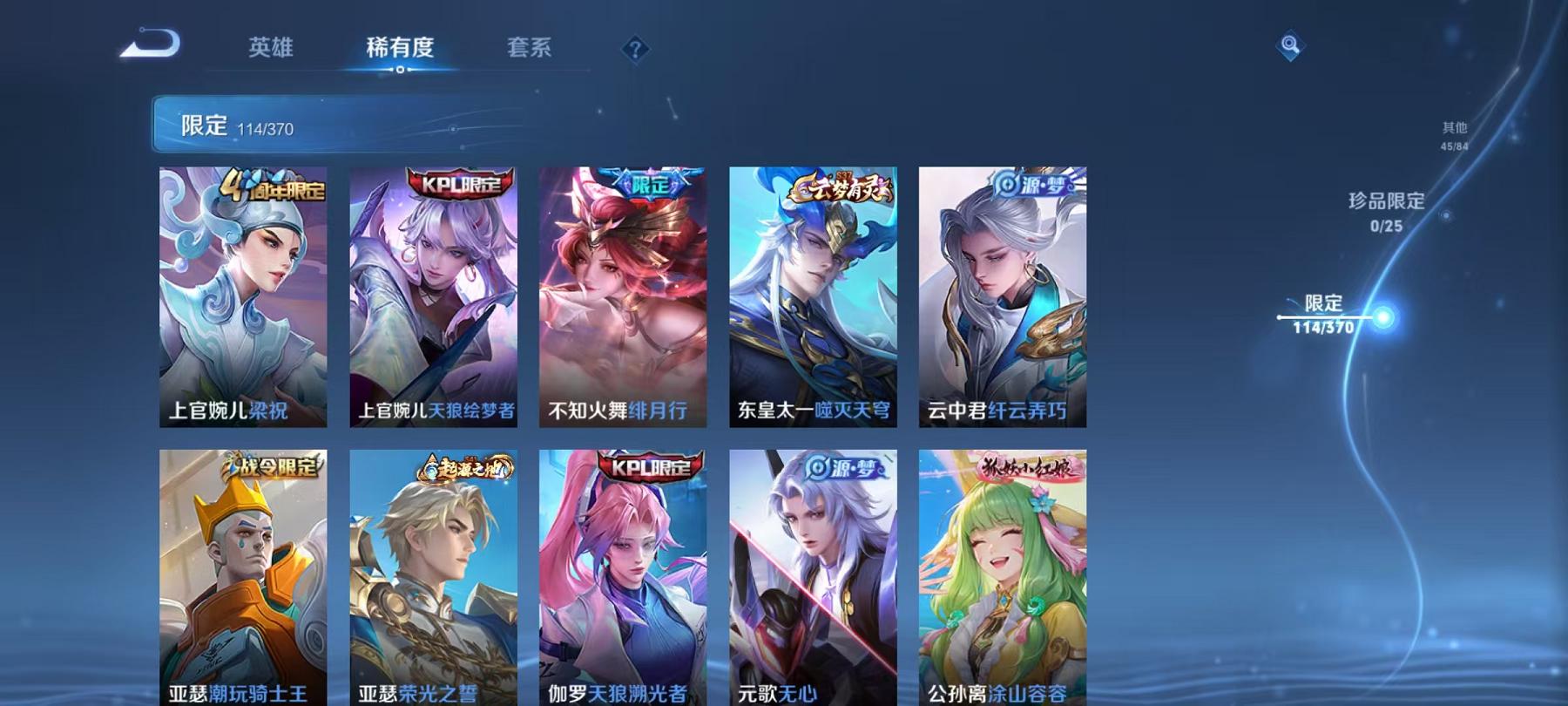This screenshot has width=1568, height=706.
Task: Click the diamond help question mark icon
Action: [x=637, y=48]
